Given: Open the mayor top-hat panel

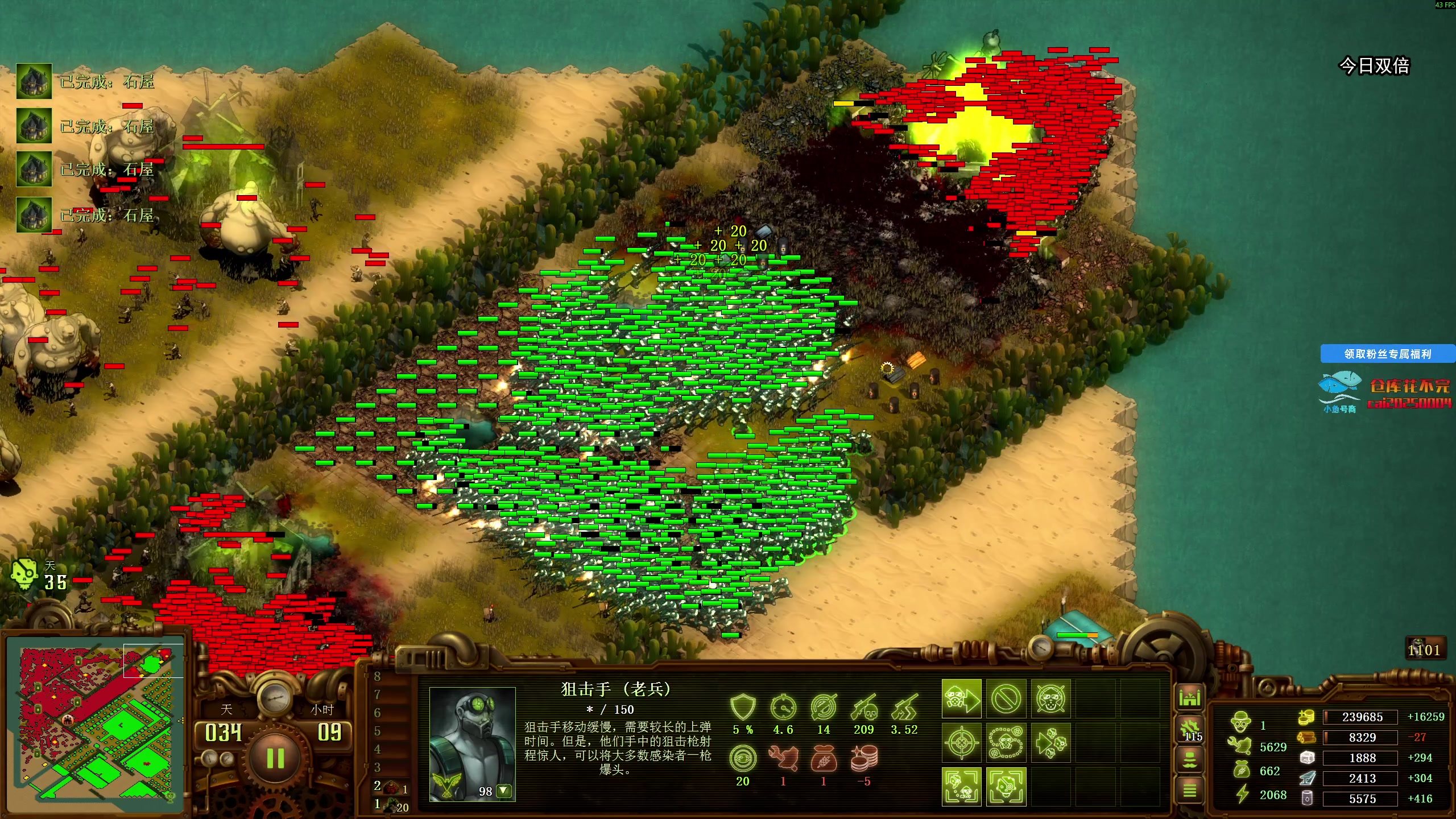Looking at the screenshot, I should pyautogui.click(x=1190, y=759).
